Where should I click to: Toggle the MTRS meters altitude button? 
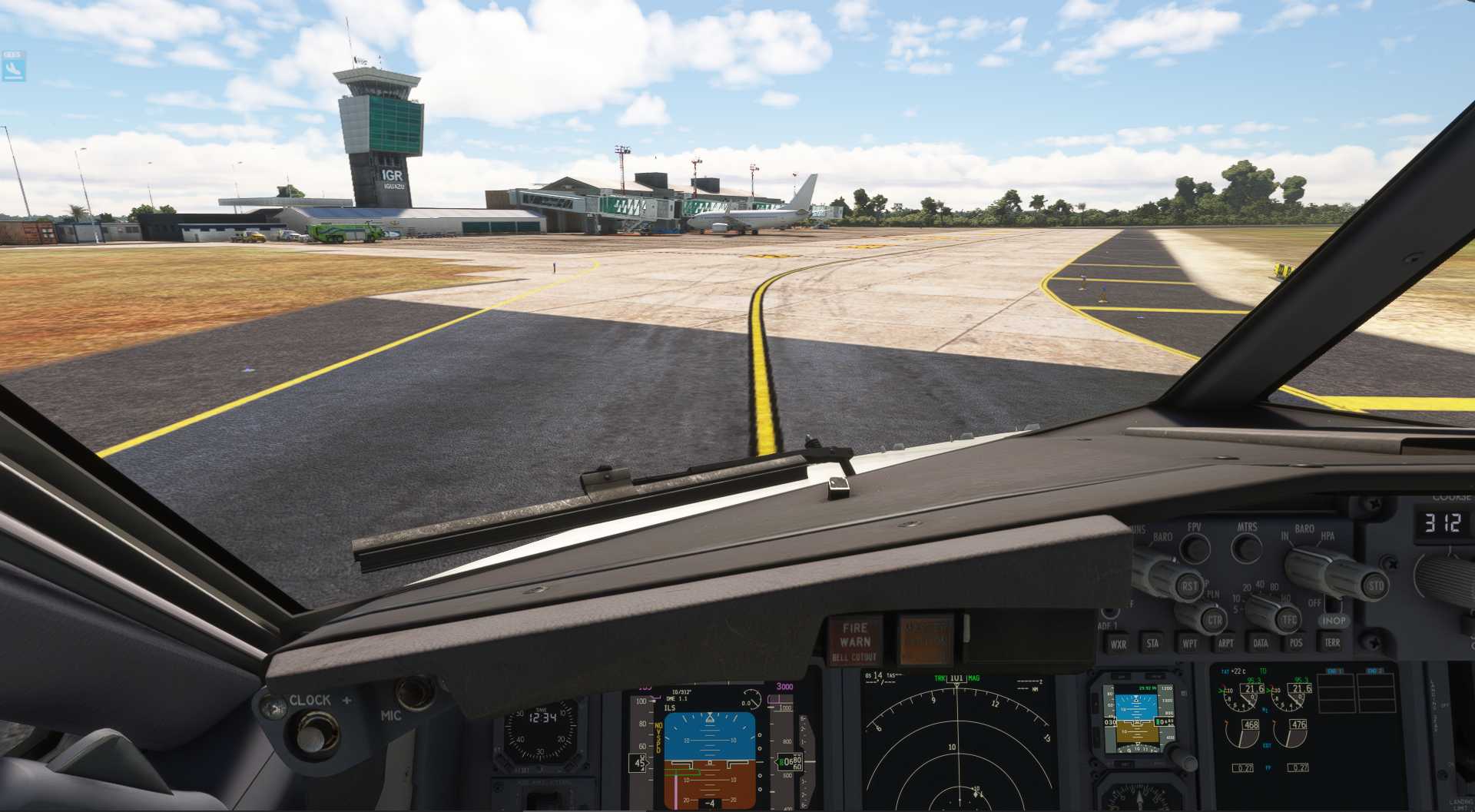point(1246,548)
